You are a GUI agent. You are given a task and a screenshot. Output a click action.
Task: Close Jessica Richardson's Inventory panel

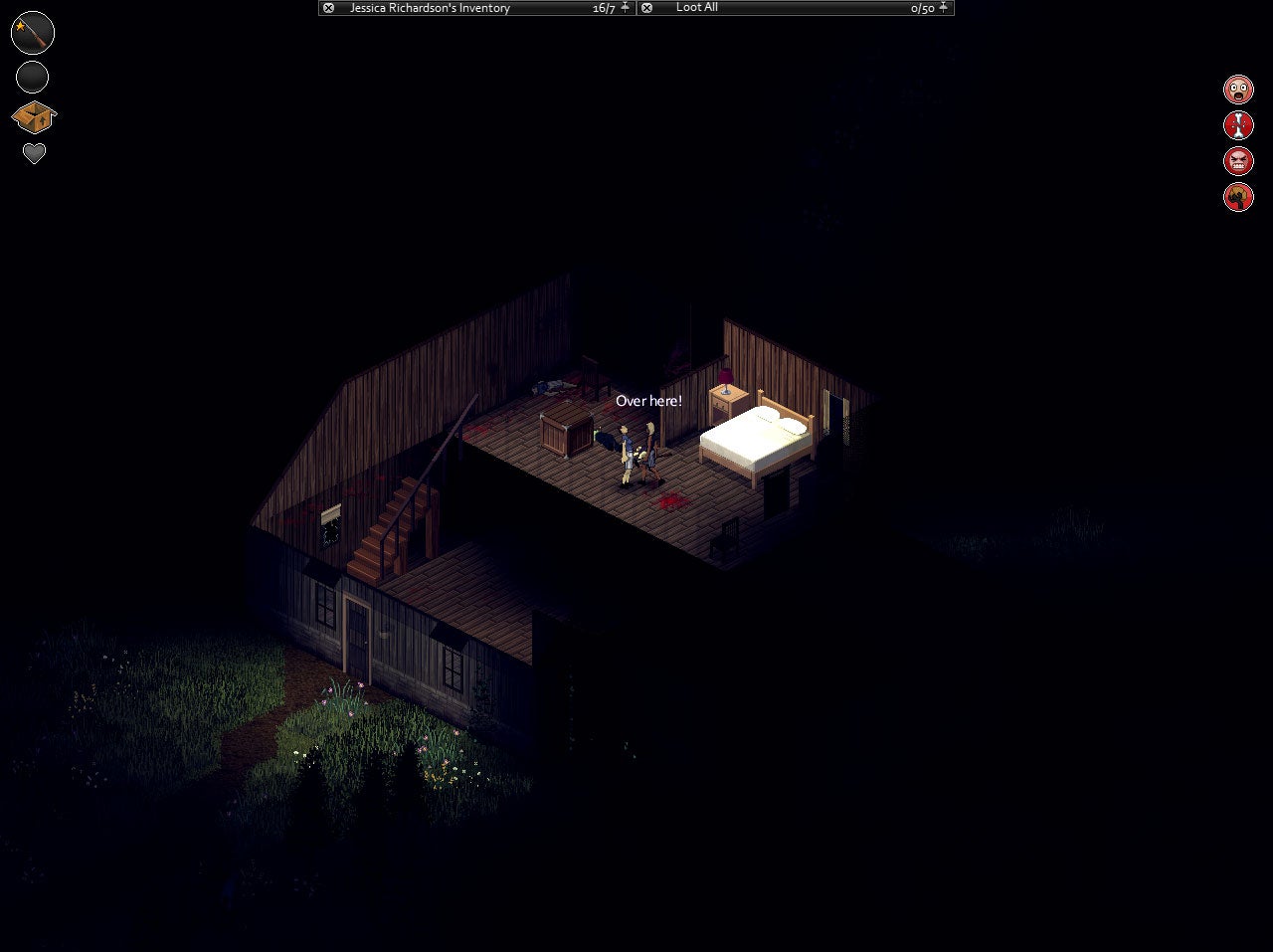coord(328,8)
